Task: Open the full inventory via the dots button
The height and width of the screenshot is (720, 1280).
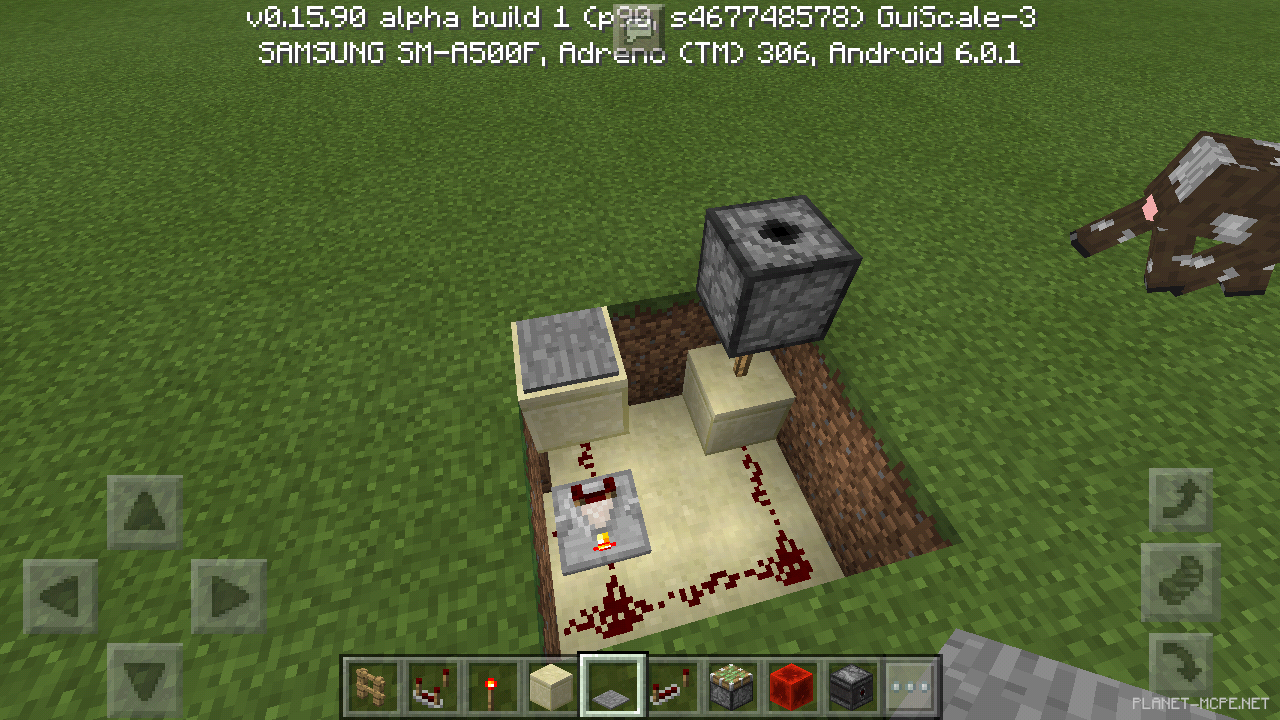Action: coord(911,685)
